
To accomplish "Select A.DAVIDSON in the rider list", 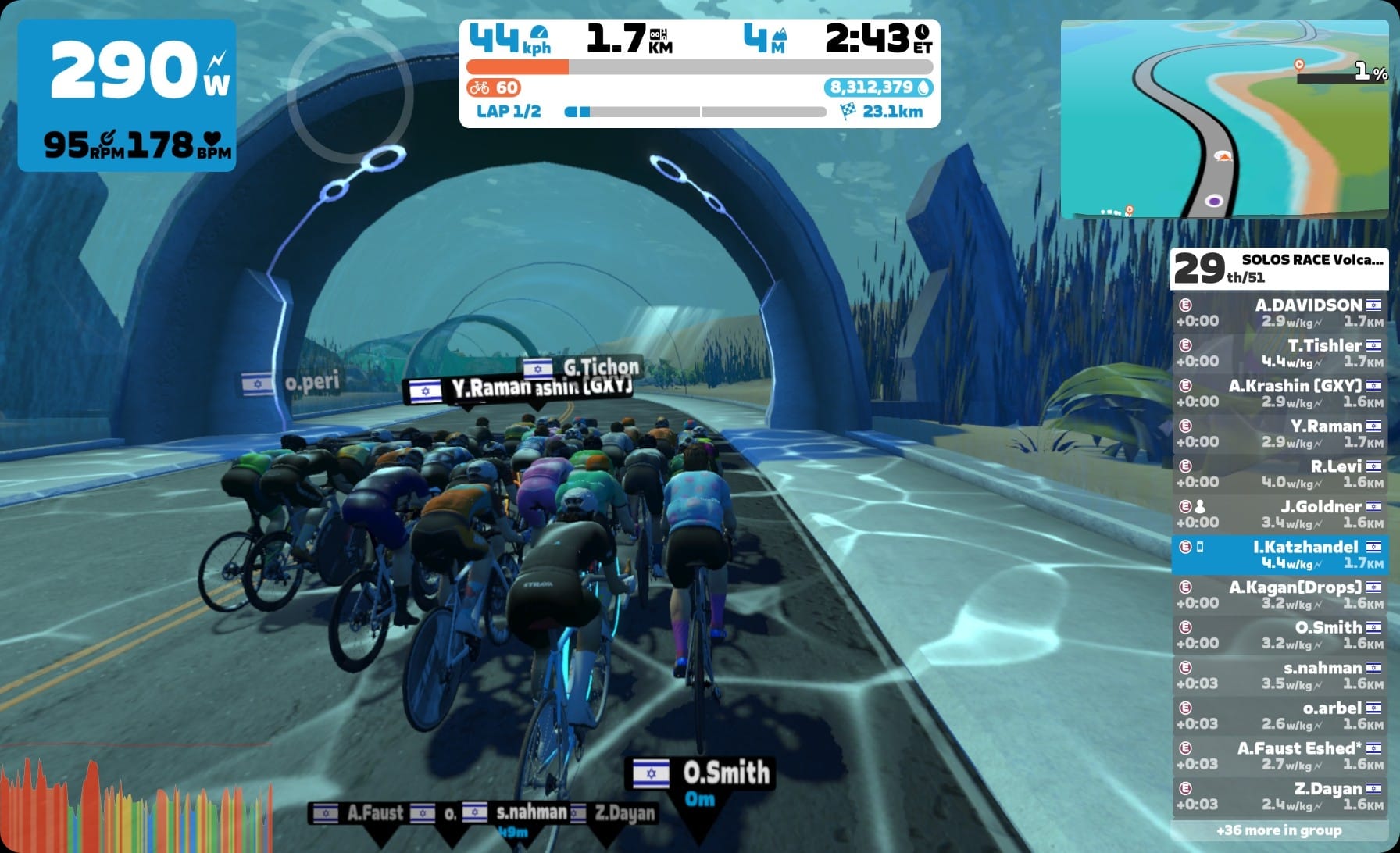I will tap(1279, 312).
